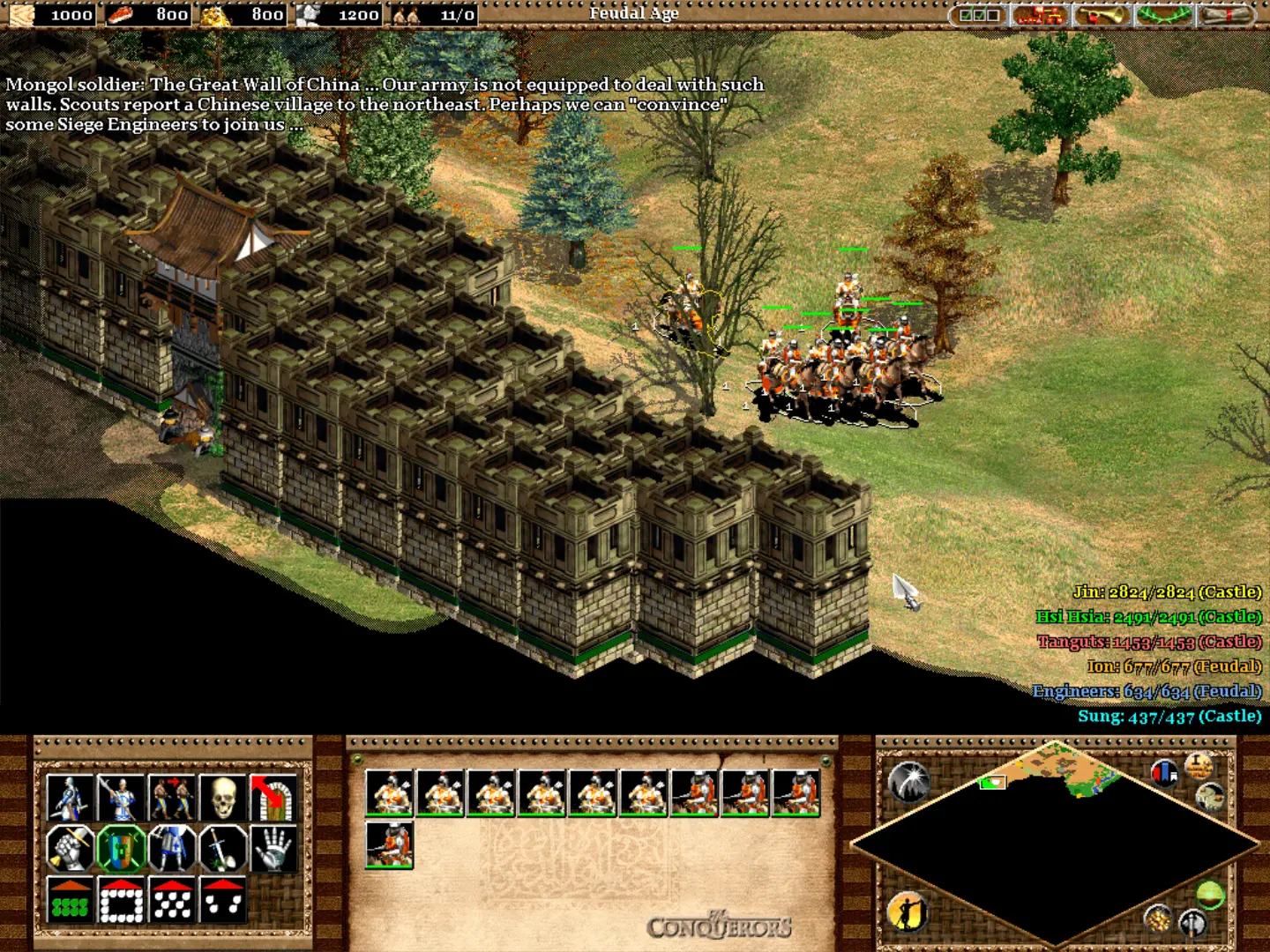Set Defensive stance with green shield icon
Screen dimensions: 1270x952
point(121,849)
